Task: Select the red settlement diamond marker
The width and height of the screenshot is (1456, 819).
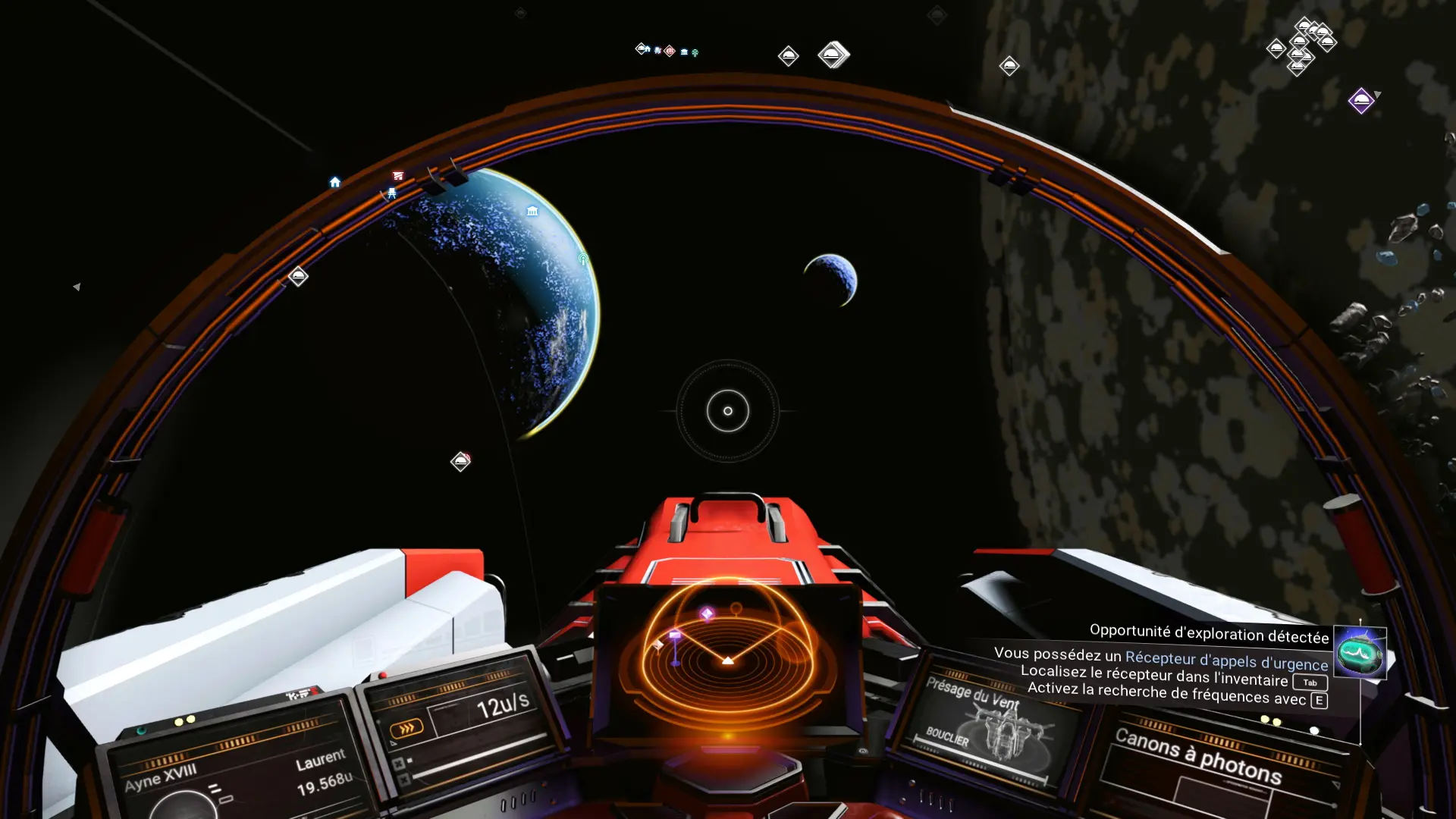Action: click(x=670, y=50)
